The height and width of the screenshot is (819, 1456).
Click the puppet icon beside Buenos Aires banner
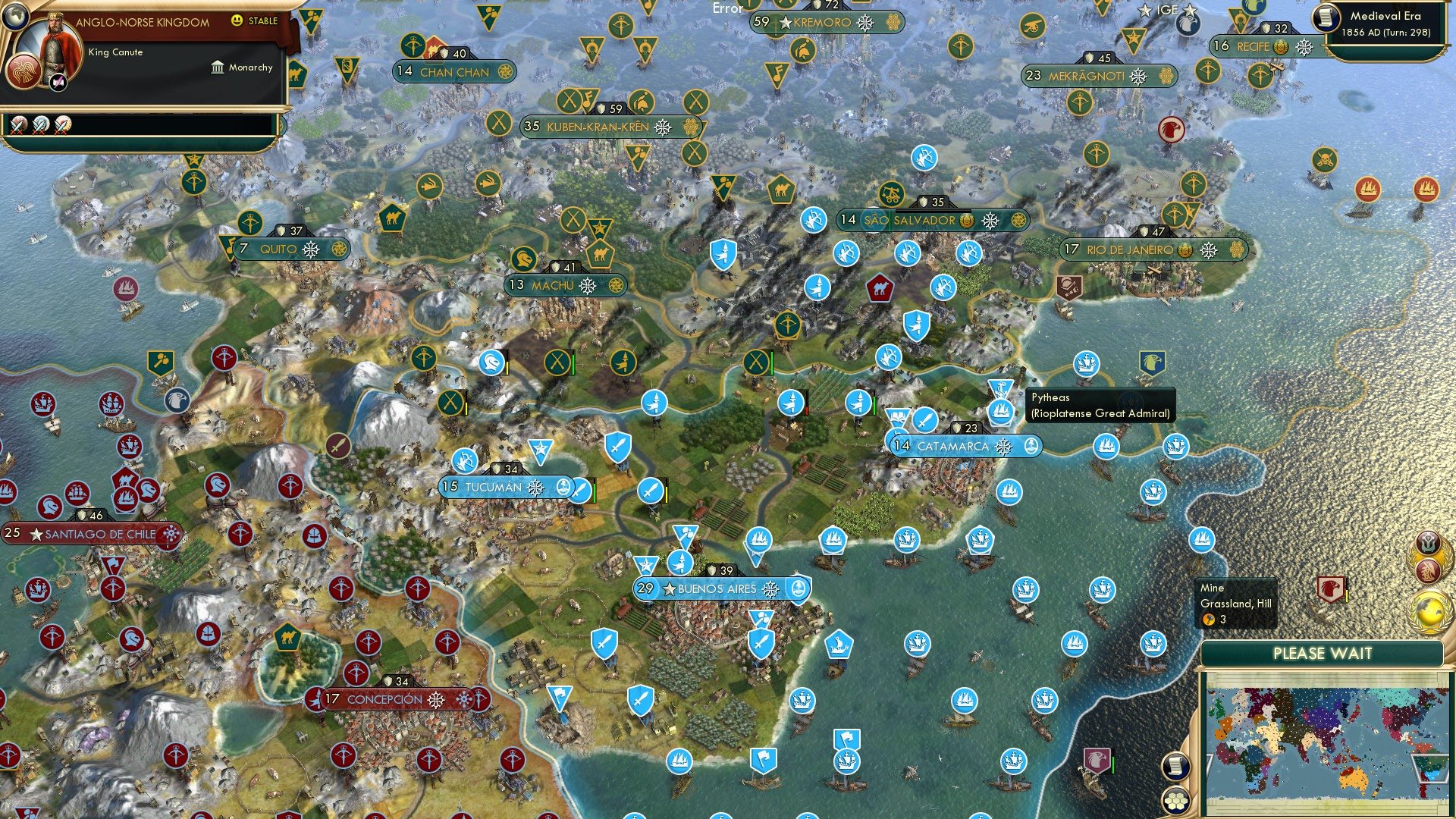point(799,589)
